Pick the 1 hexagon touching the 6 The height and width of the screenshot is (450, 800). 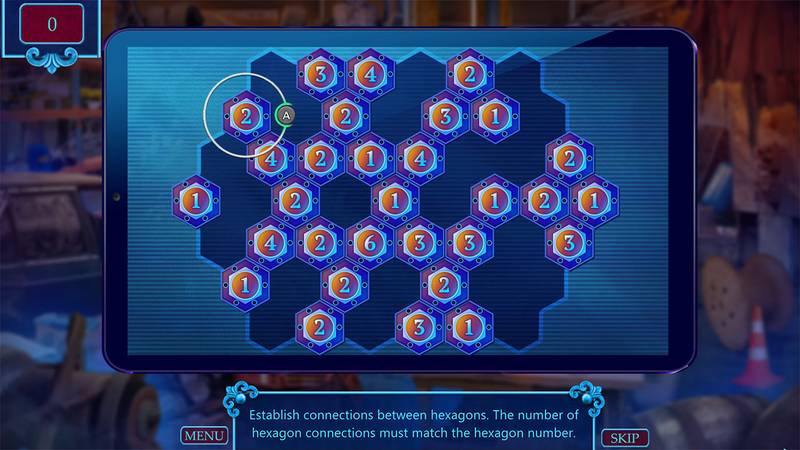395,200
